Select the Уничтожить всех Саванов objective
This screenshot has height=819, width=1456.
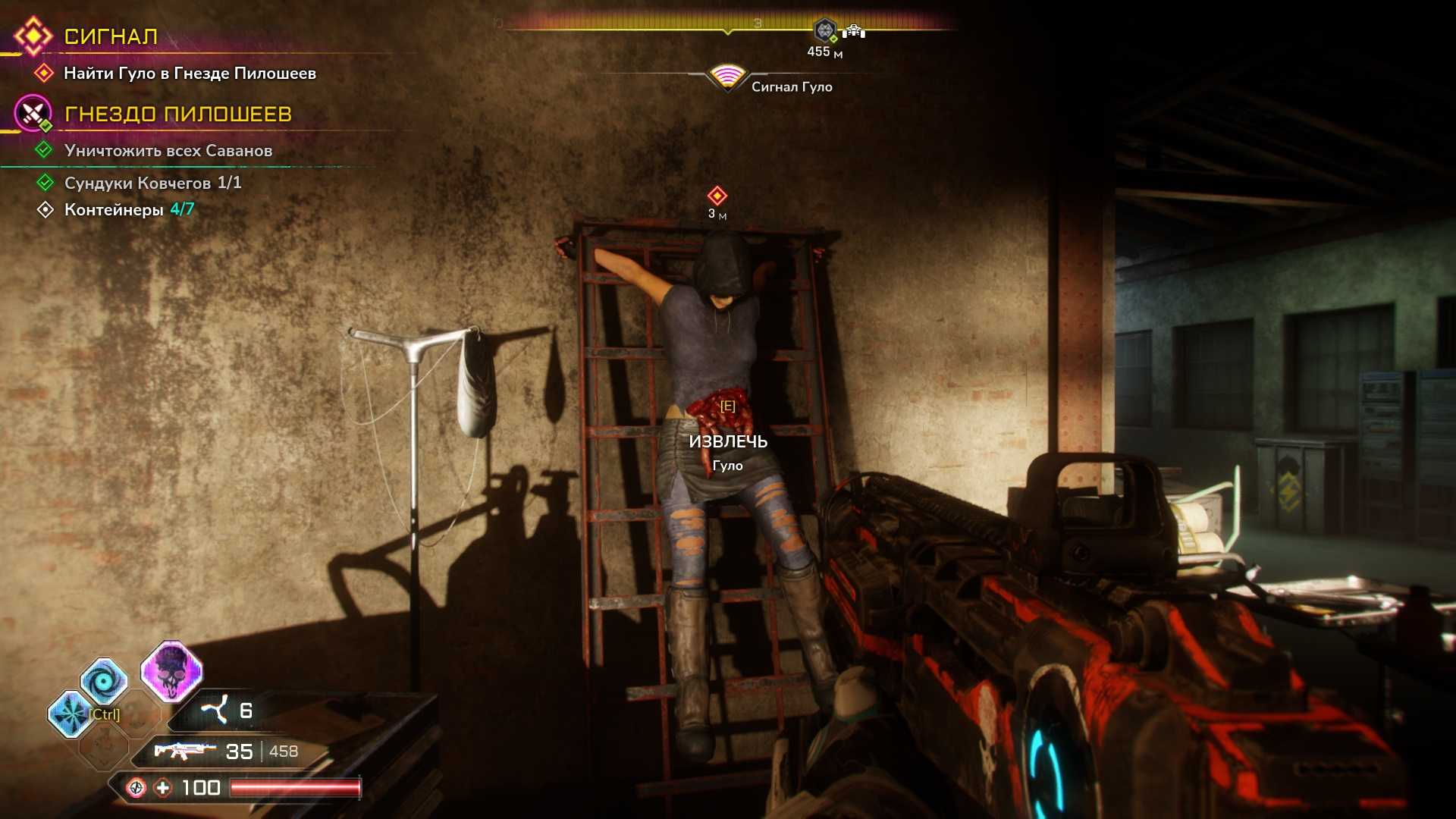pyautogui.click(x=168, y=150)
